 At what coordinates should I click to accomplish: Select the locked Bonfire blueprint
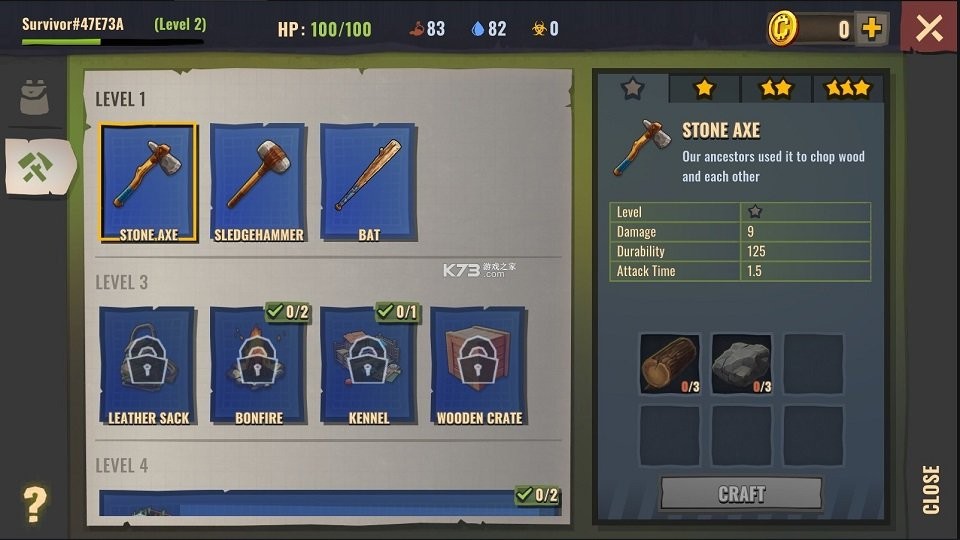[259, 365]
